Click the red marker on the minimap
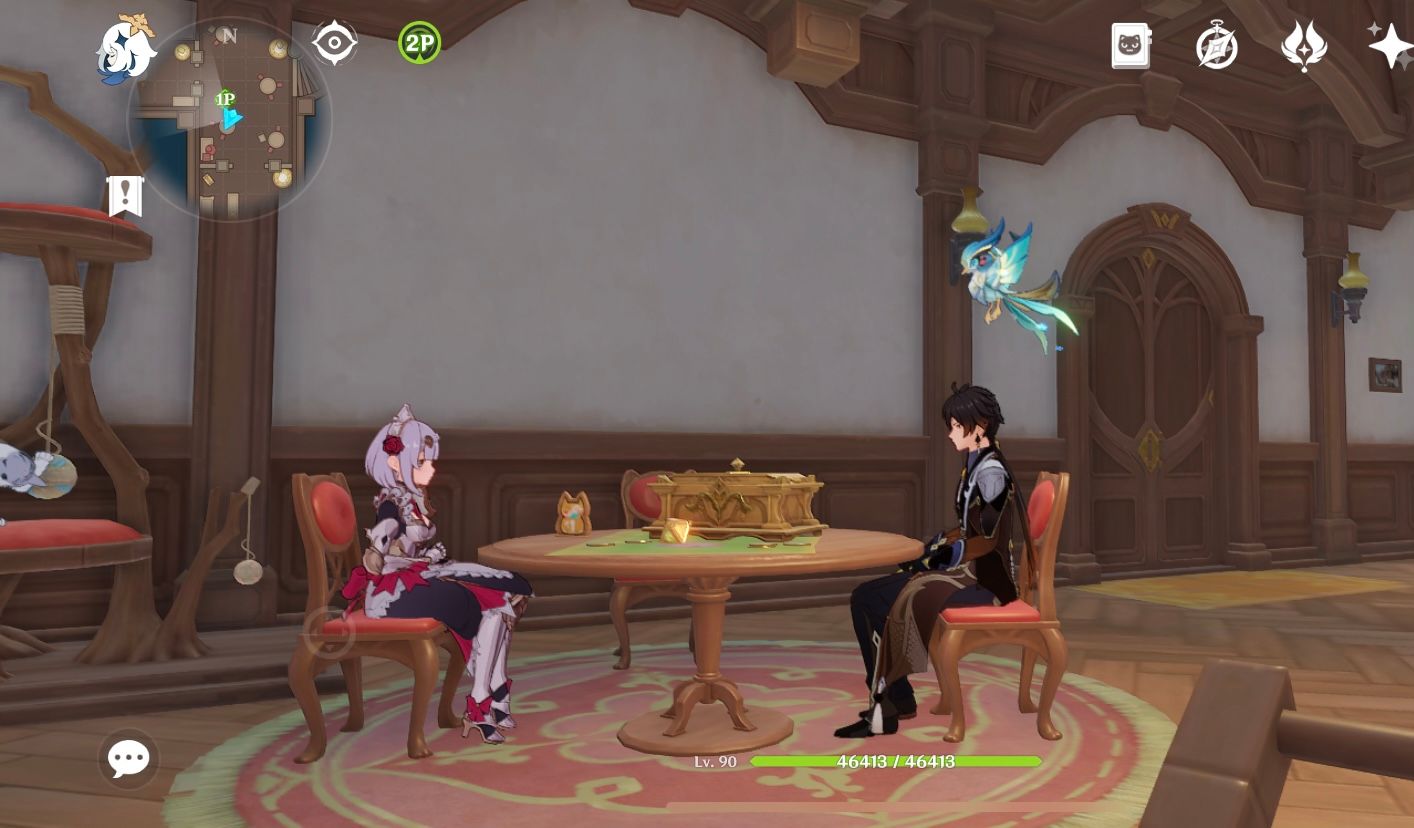The image size is (1414, 828). pos(208,150)
